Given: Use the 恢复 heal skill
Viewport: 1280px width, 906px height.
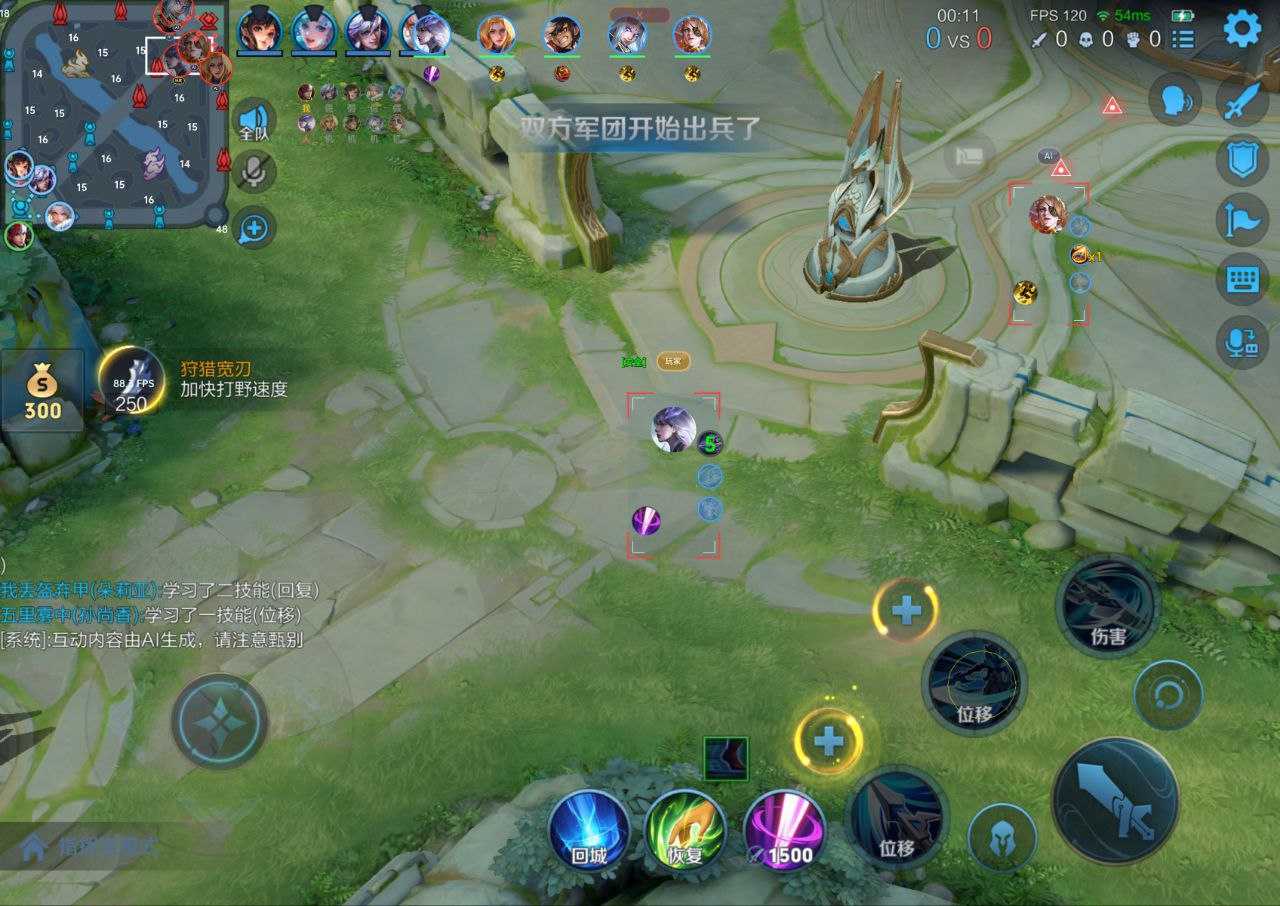Looking at the screenshot, I should pyautogui.click(x=685, y=832).
